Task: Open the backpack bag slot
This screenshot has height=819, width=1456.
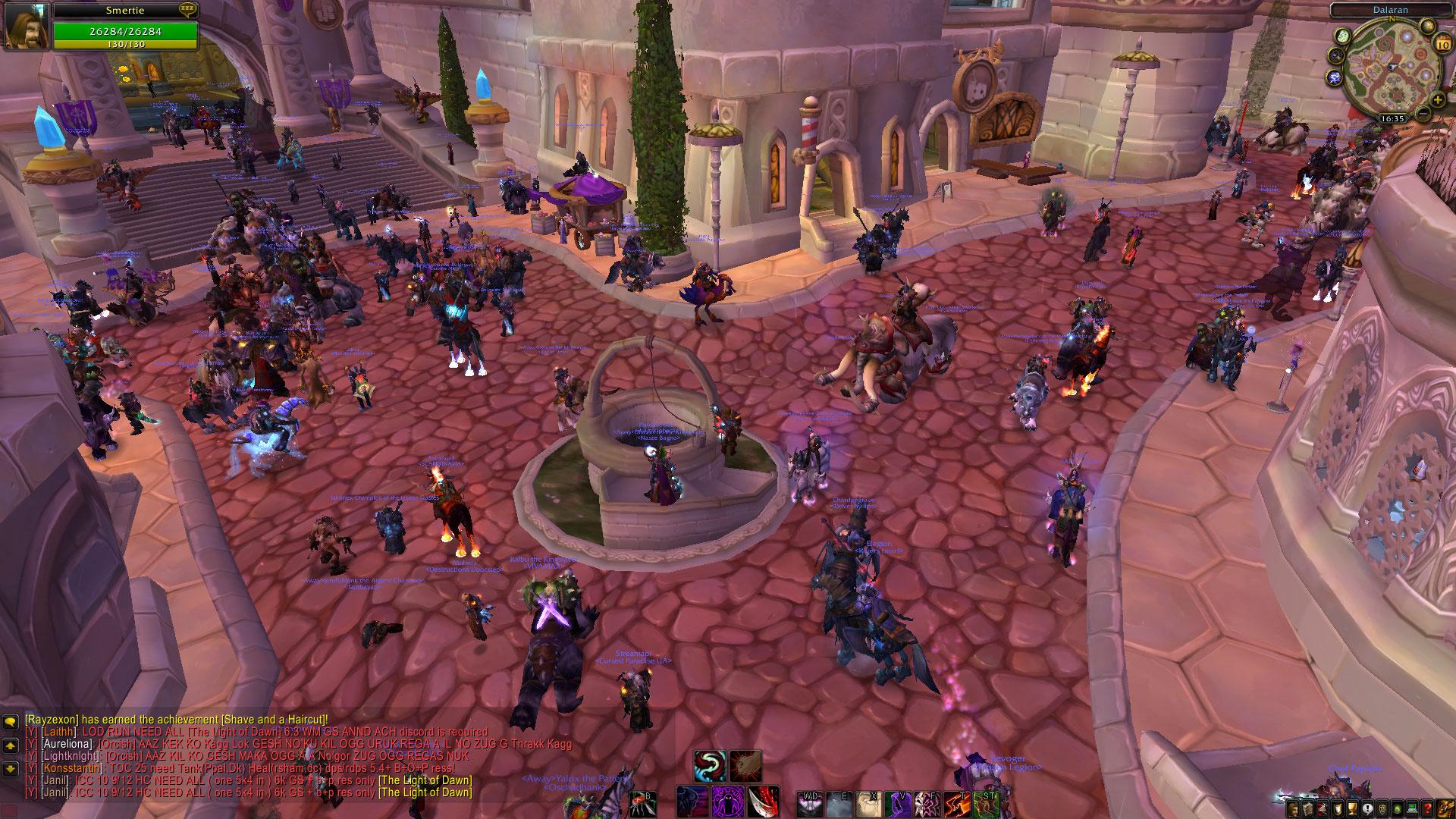Action: click(1445, 807)
